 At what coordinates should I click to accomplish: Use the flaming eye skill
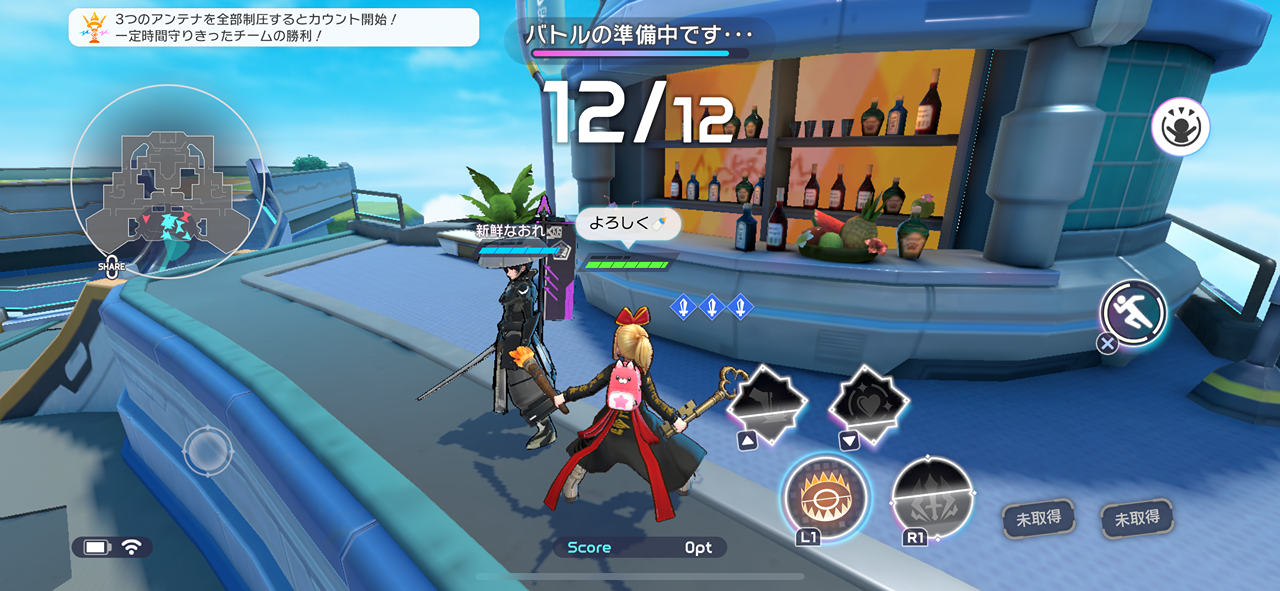[824, 497]
